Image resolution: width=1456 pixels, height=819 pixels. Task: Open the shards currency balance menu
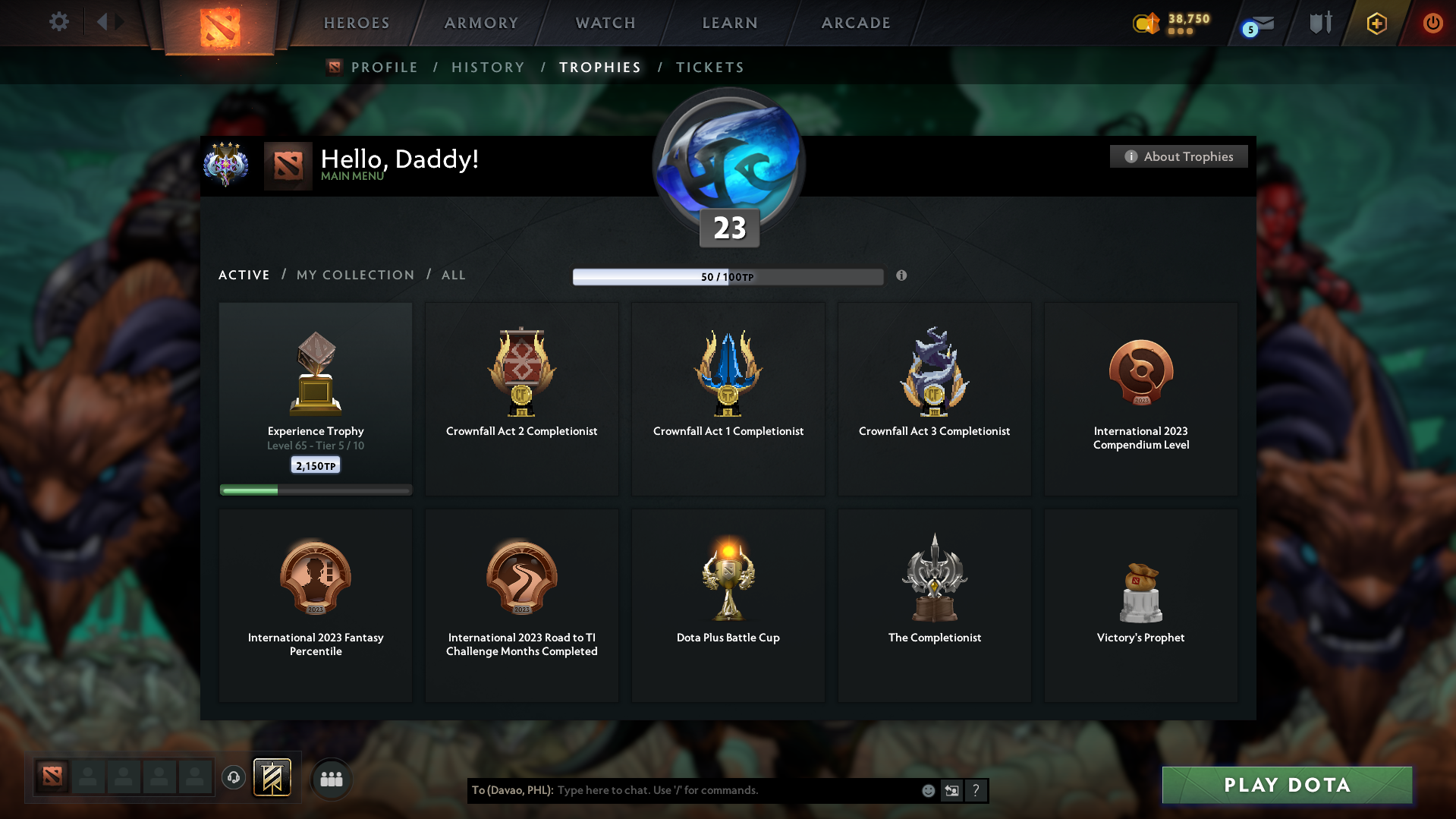pyautogui.click(x=1168, y=23)
